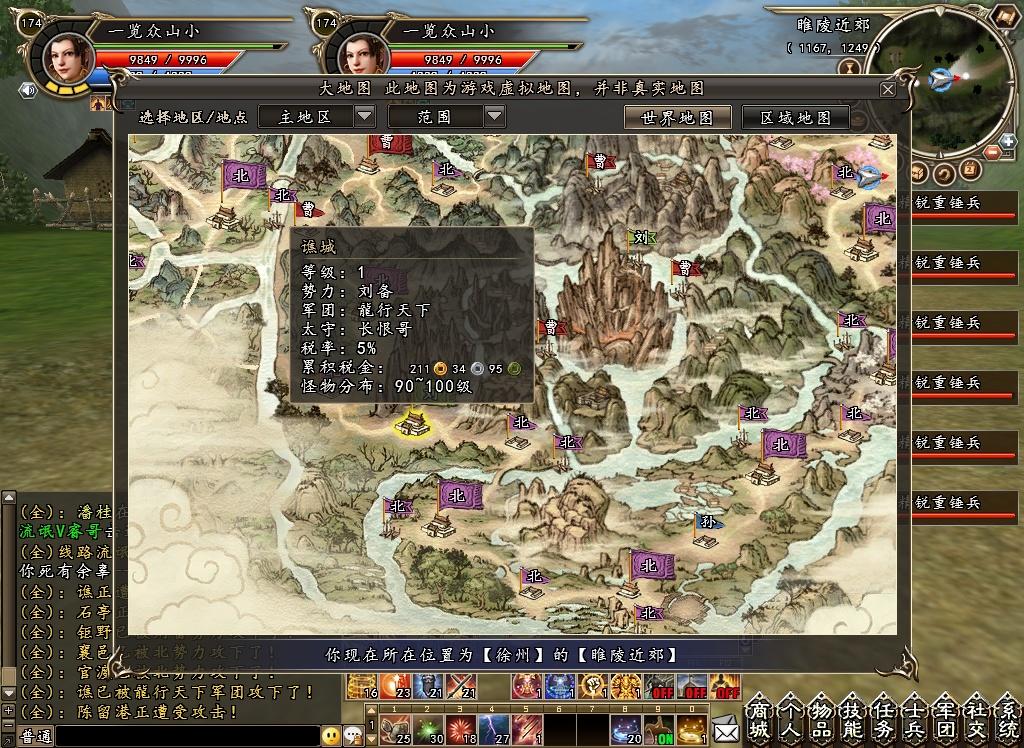
Task: Open the 范围 range dropdown
Action: pos(495,116)
